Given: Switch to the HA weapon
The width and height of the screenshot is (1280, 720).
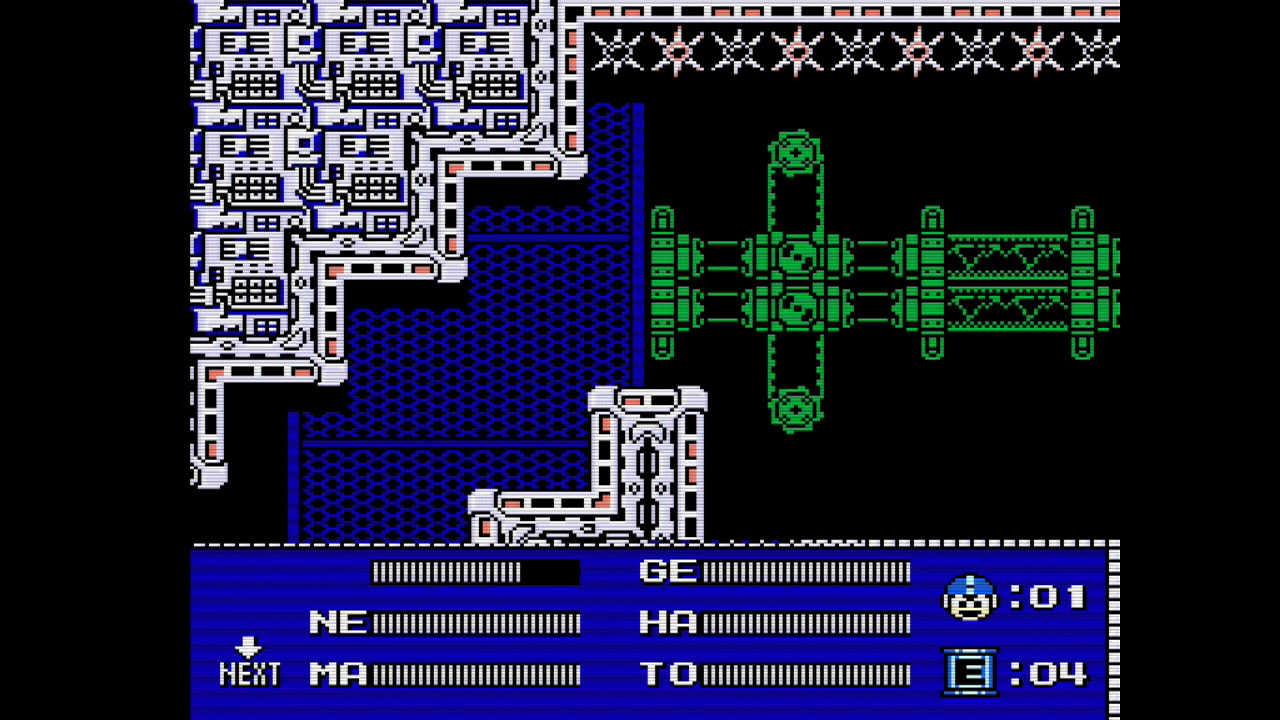Looking at the screenshot, I should (667, 622).
